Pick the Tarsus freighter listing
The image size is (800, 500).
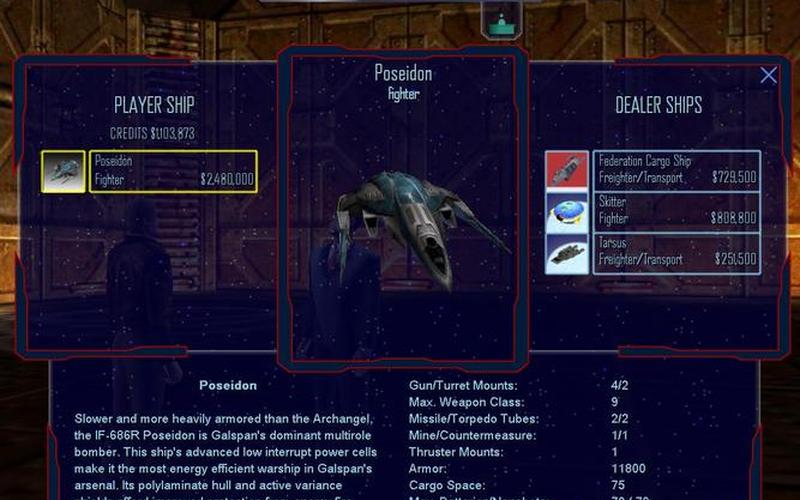677,251
